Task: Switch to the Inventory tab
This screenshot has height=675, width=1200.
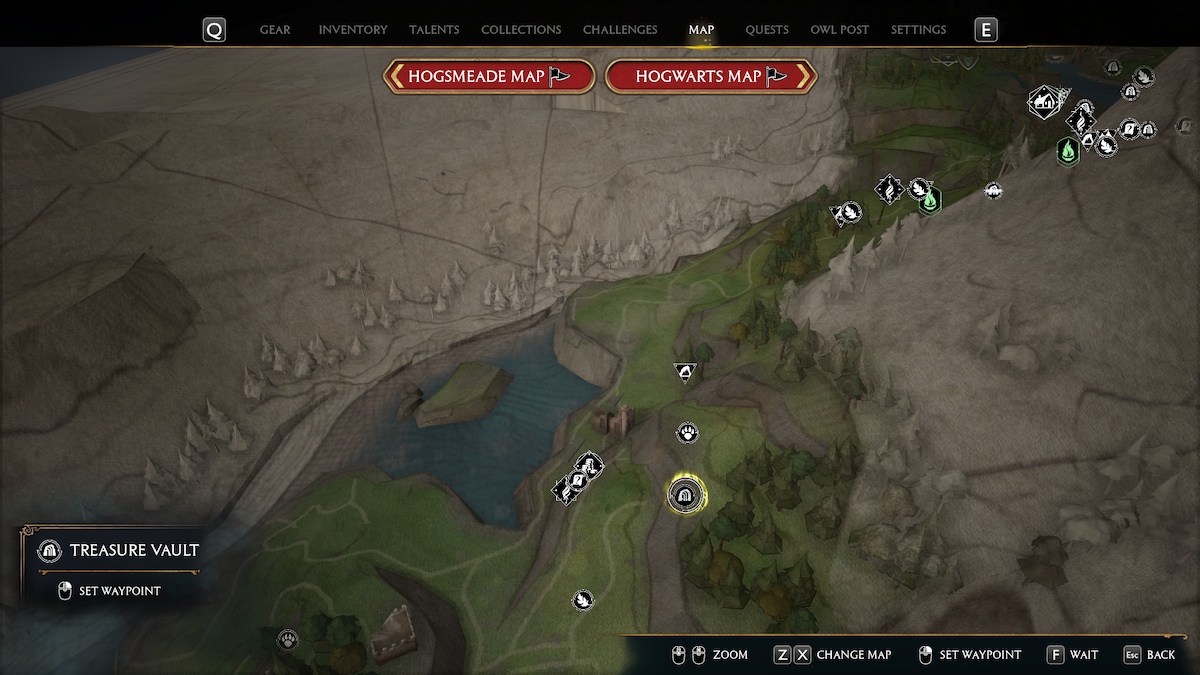Action: click(x=352, y=30)
